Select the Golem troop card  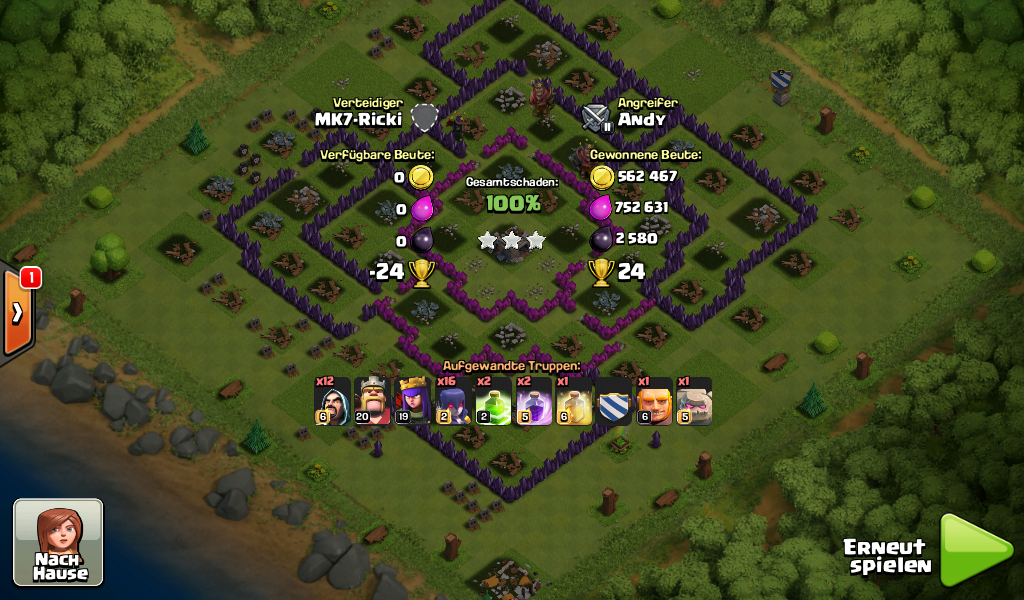[x=694, y=402]
